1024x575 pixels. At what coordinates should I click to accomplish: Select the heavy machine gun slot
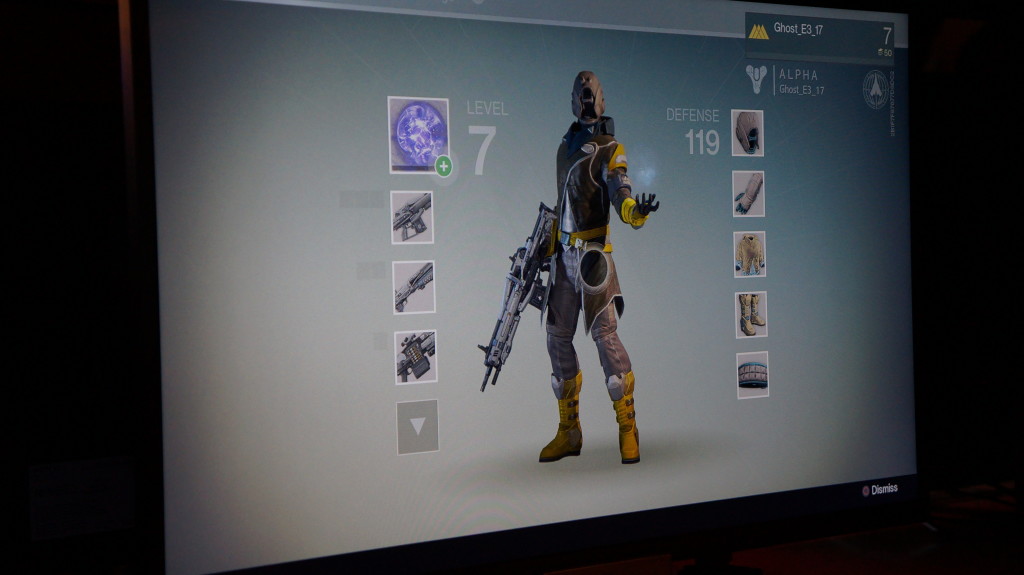[415, 357]
